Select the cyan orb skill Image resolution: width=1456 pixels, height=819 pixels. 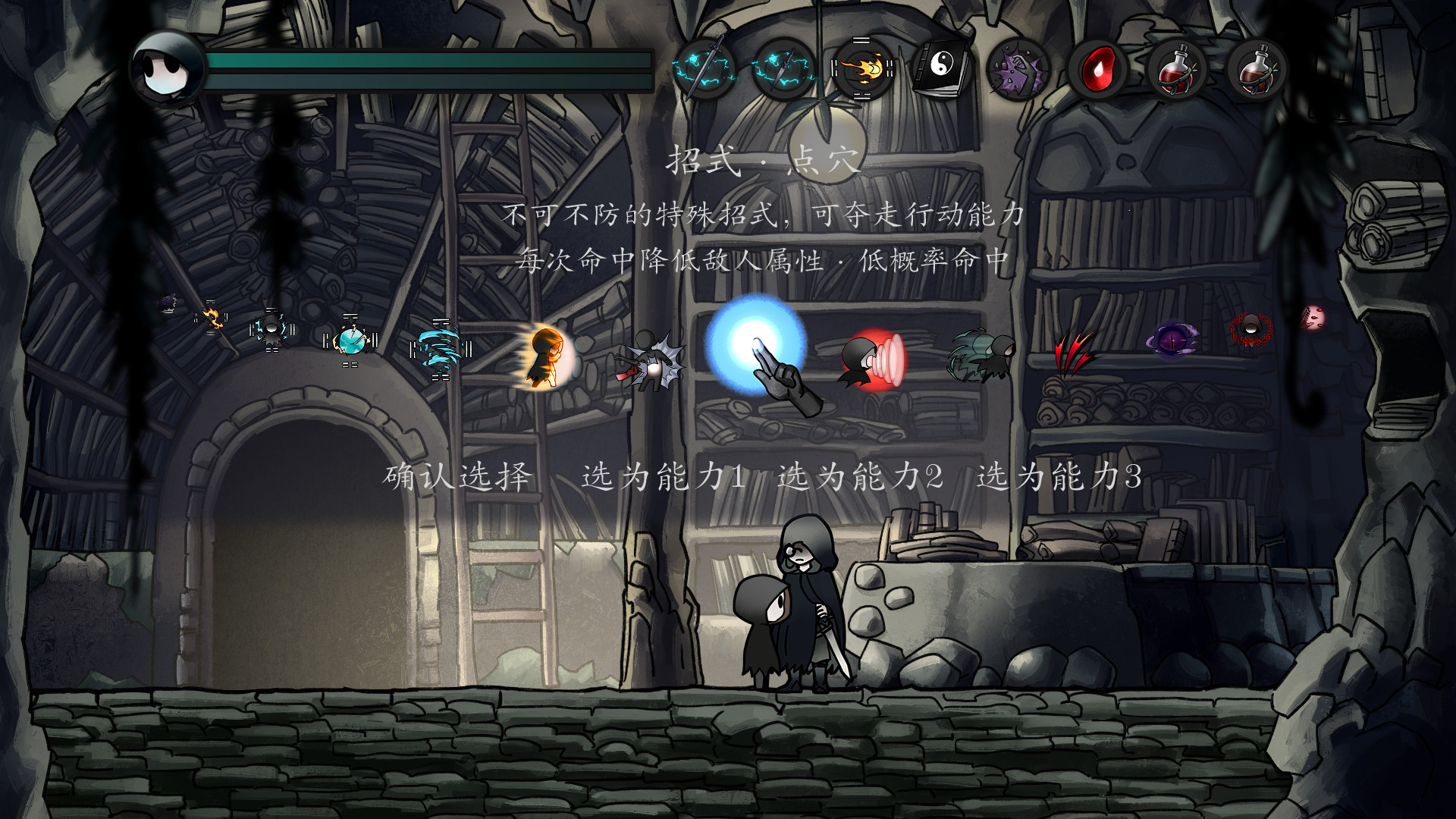(x=350, y=340)
